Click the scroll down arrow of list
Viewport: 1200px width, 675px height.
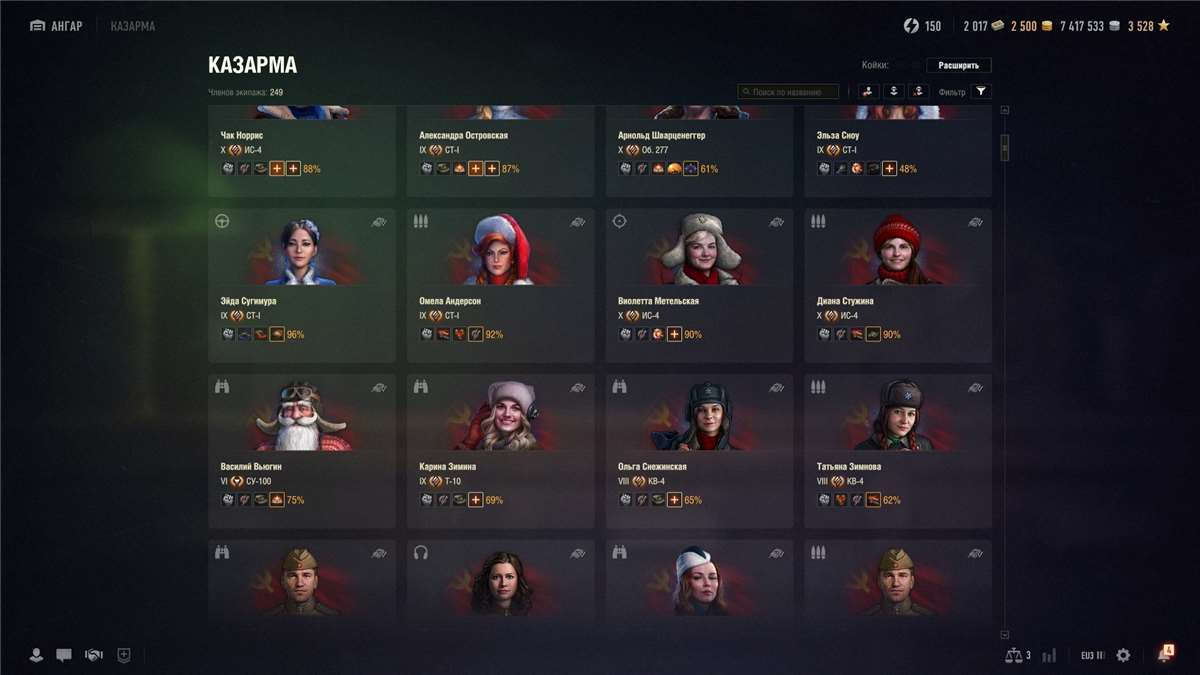click(1005, 634)
